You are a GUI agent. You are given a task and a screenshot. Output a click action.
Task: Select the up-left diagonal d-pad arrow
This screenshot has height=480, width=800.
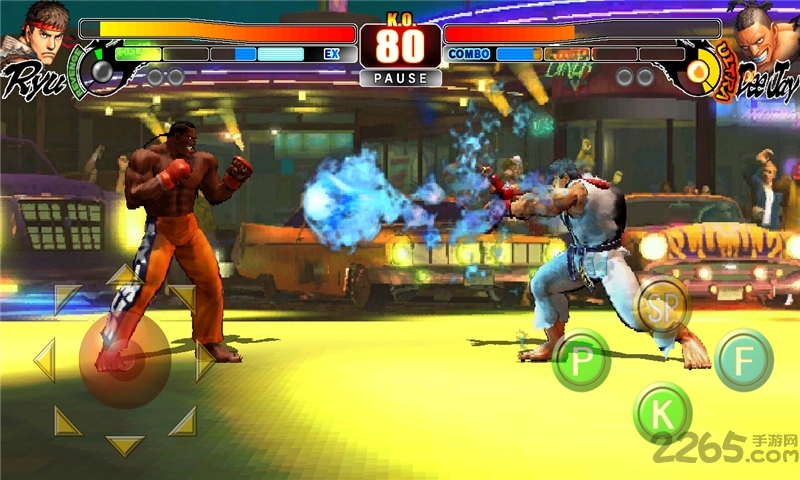click(x=67, y=298)
